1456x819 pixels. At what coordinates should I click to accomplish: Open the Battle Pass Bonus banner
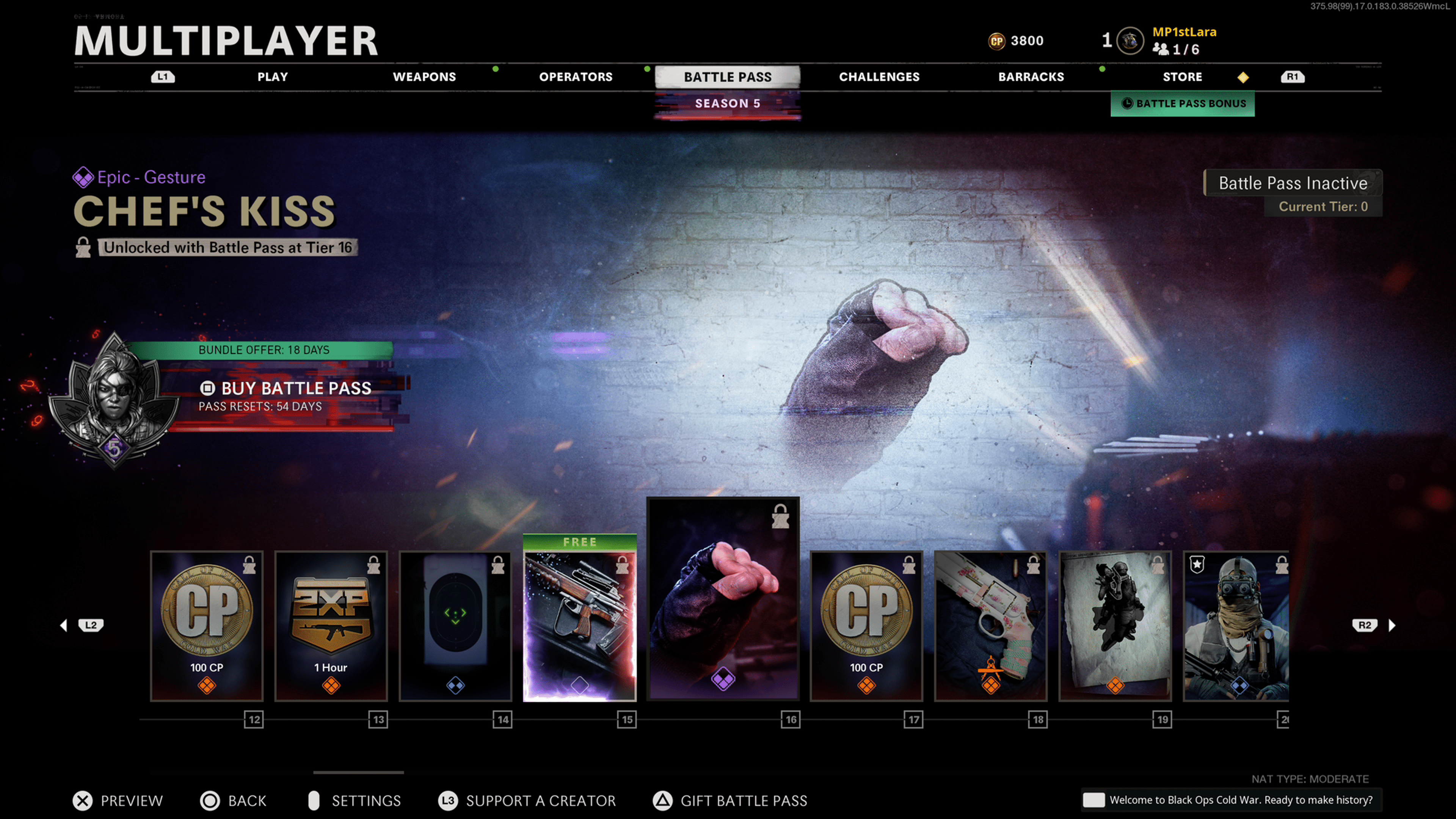tap(1183, 104)
